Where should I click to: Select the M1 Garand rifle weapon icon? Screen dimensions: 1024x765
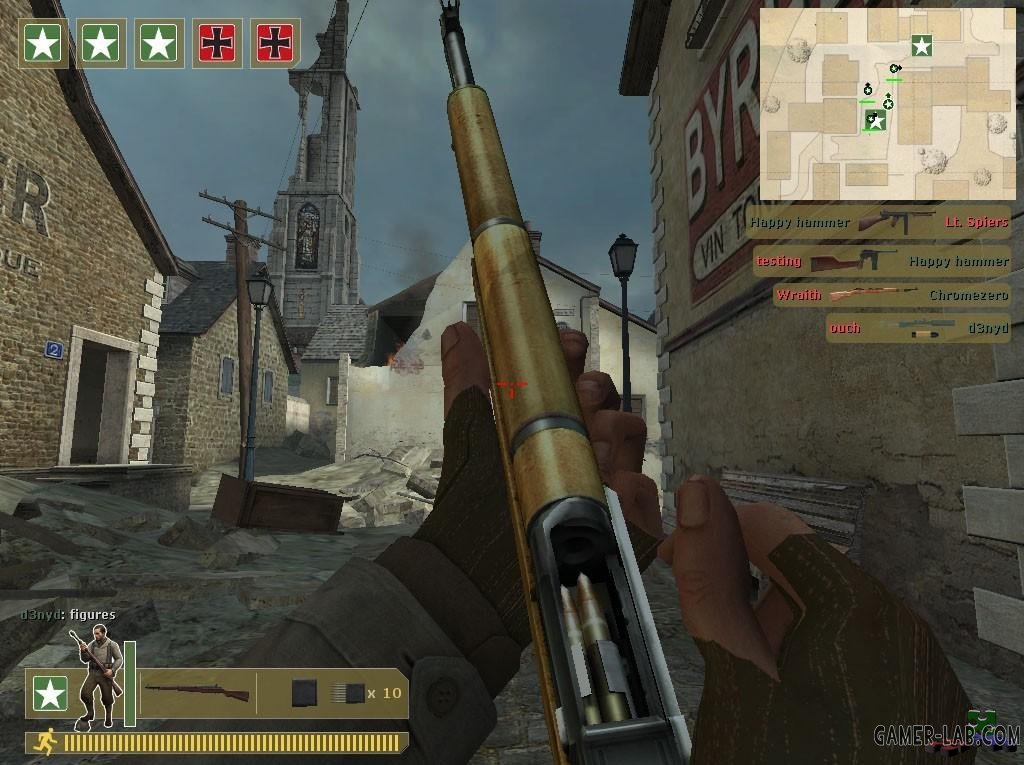[x=196, y=692]
